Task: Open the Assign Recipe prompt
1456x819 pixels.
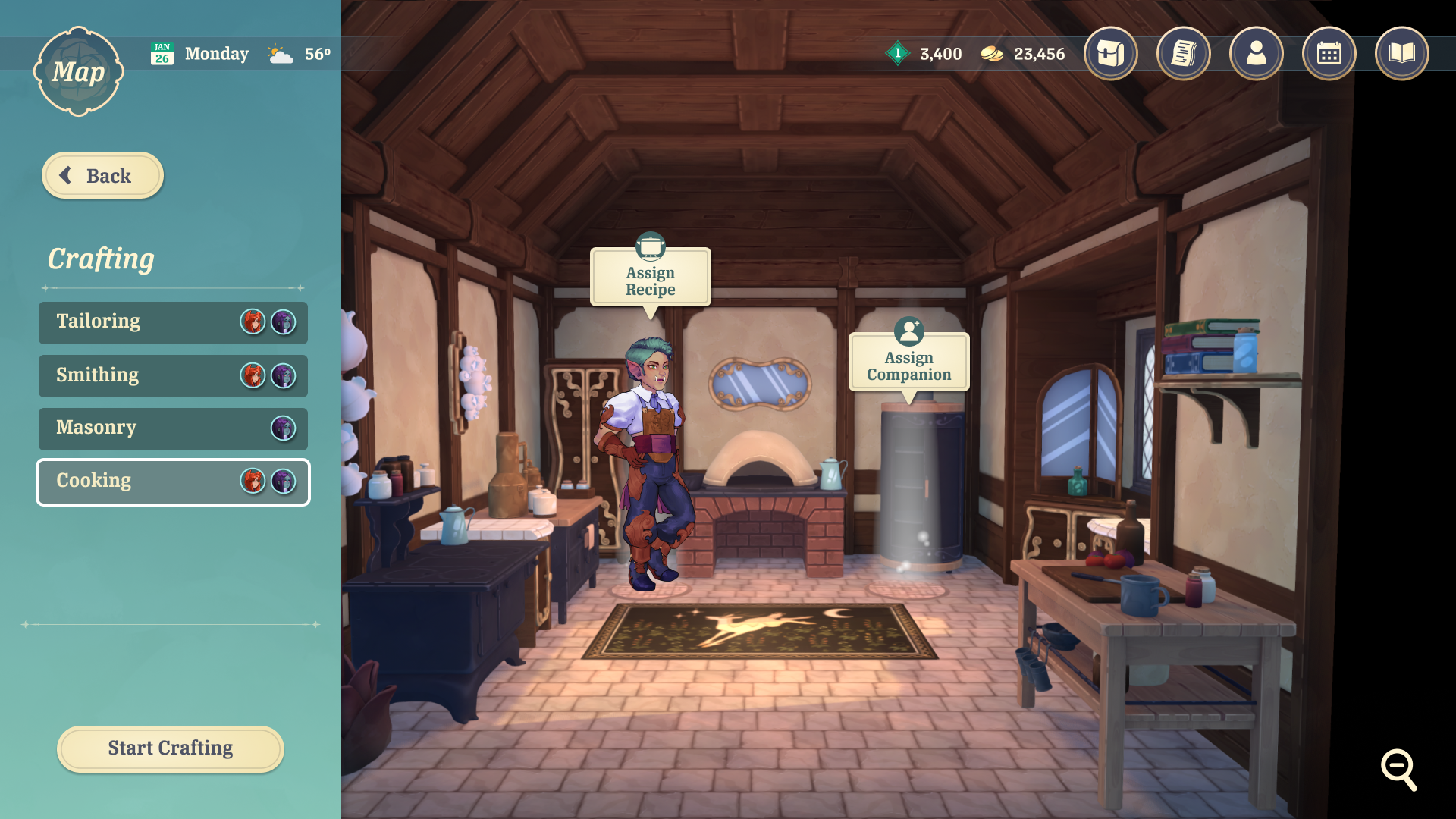Action: 650,279
